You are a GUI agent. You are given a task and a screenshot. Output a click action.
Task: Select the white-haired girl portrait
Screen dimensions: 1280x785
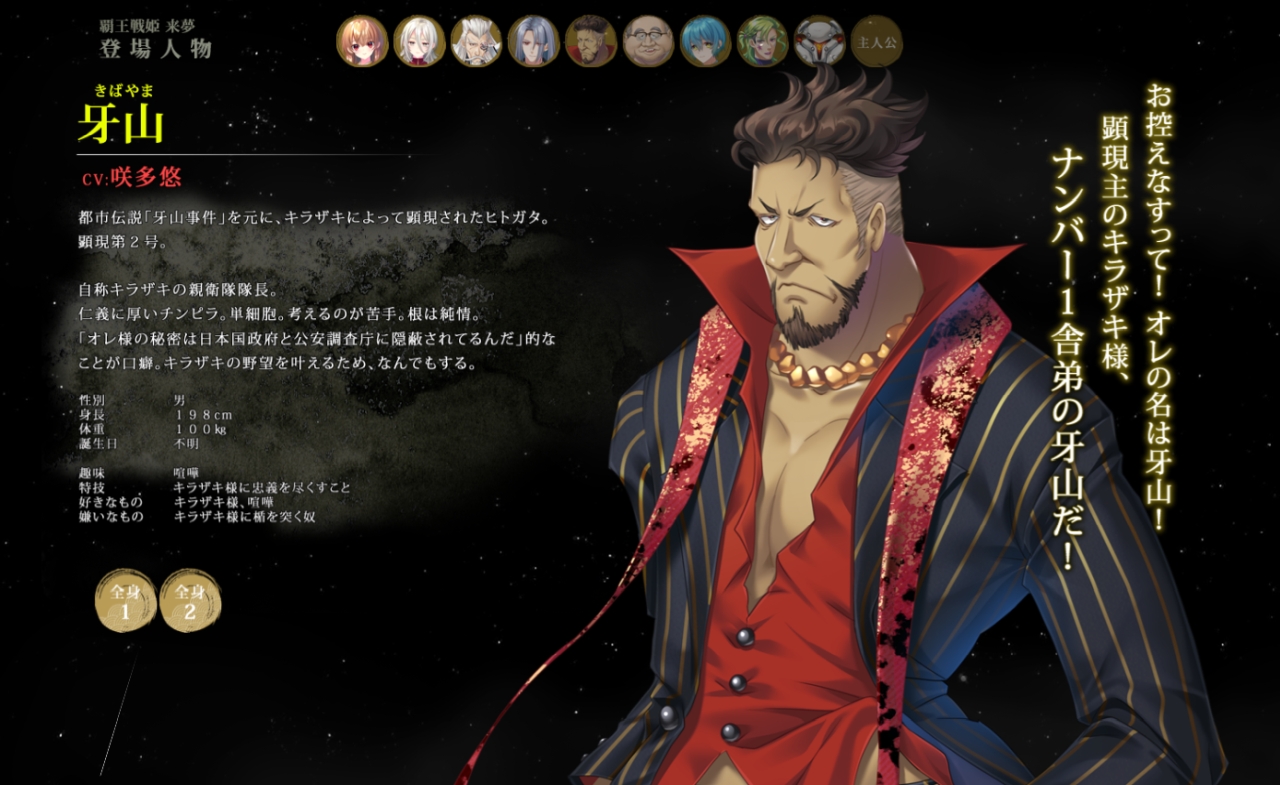pos(419,41)
